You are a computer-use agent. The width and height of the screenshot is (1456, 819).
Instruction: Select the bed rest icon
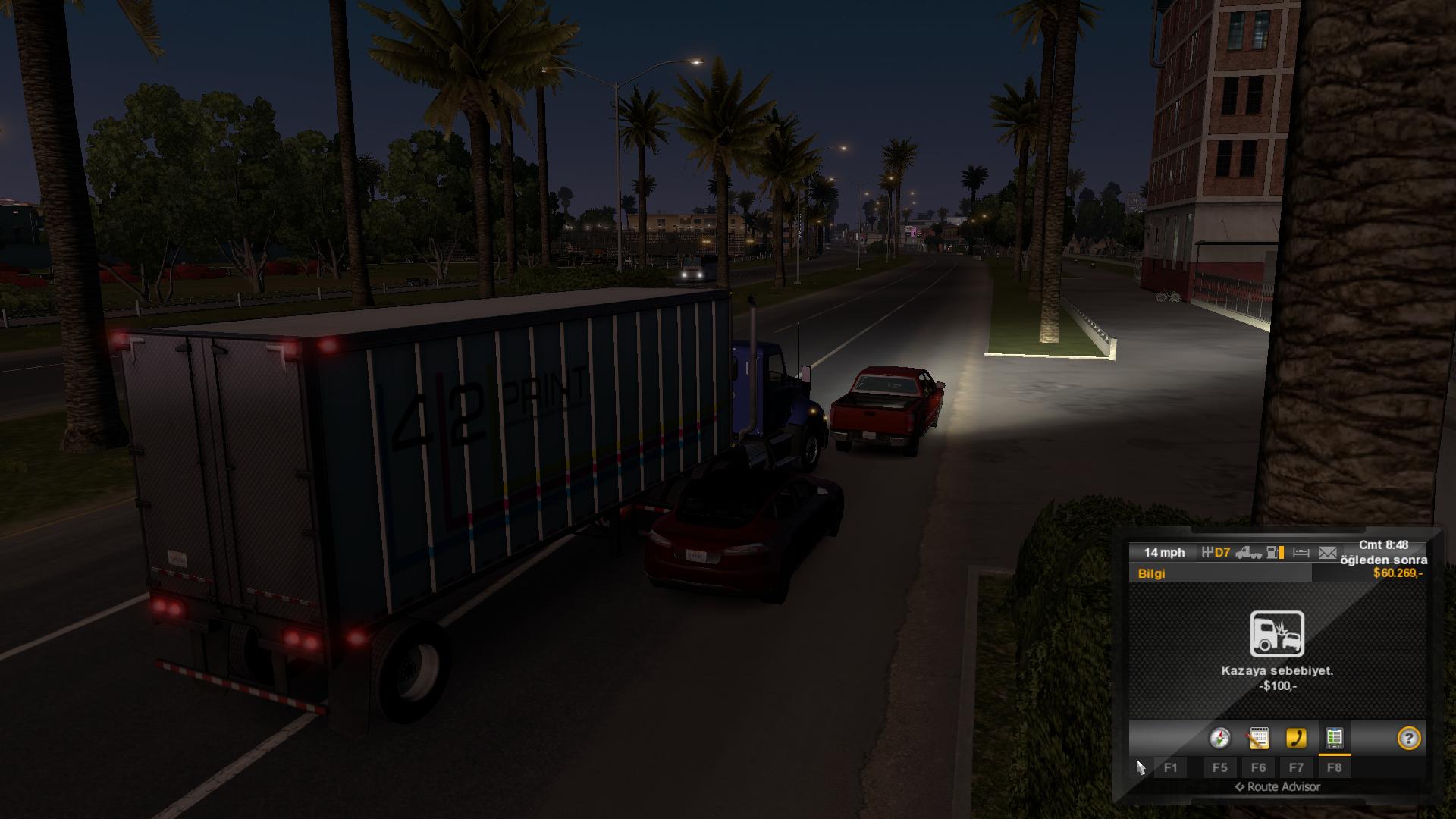[x=1301, y=553]
